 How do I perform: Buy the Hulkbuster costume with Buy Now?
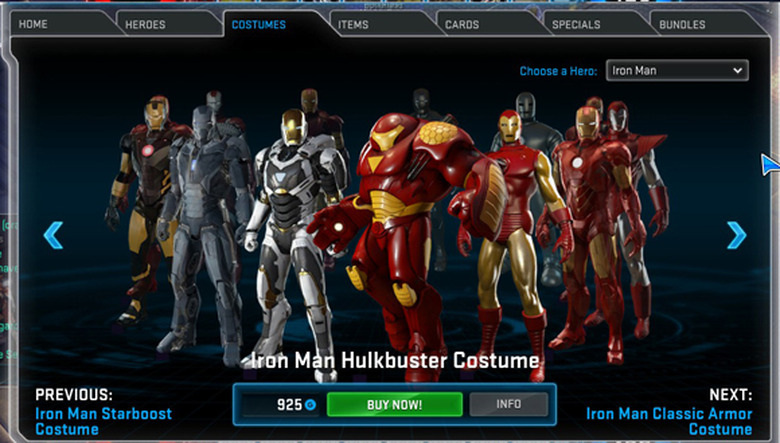[394, 404]
